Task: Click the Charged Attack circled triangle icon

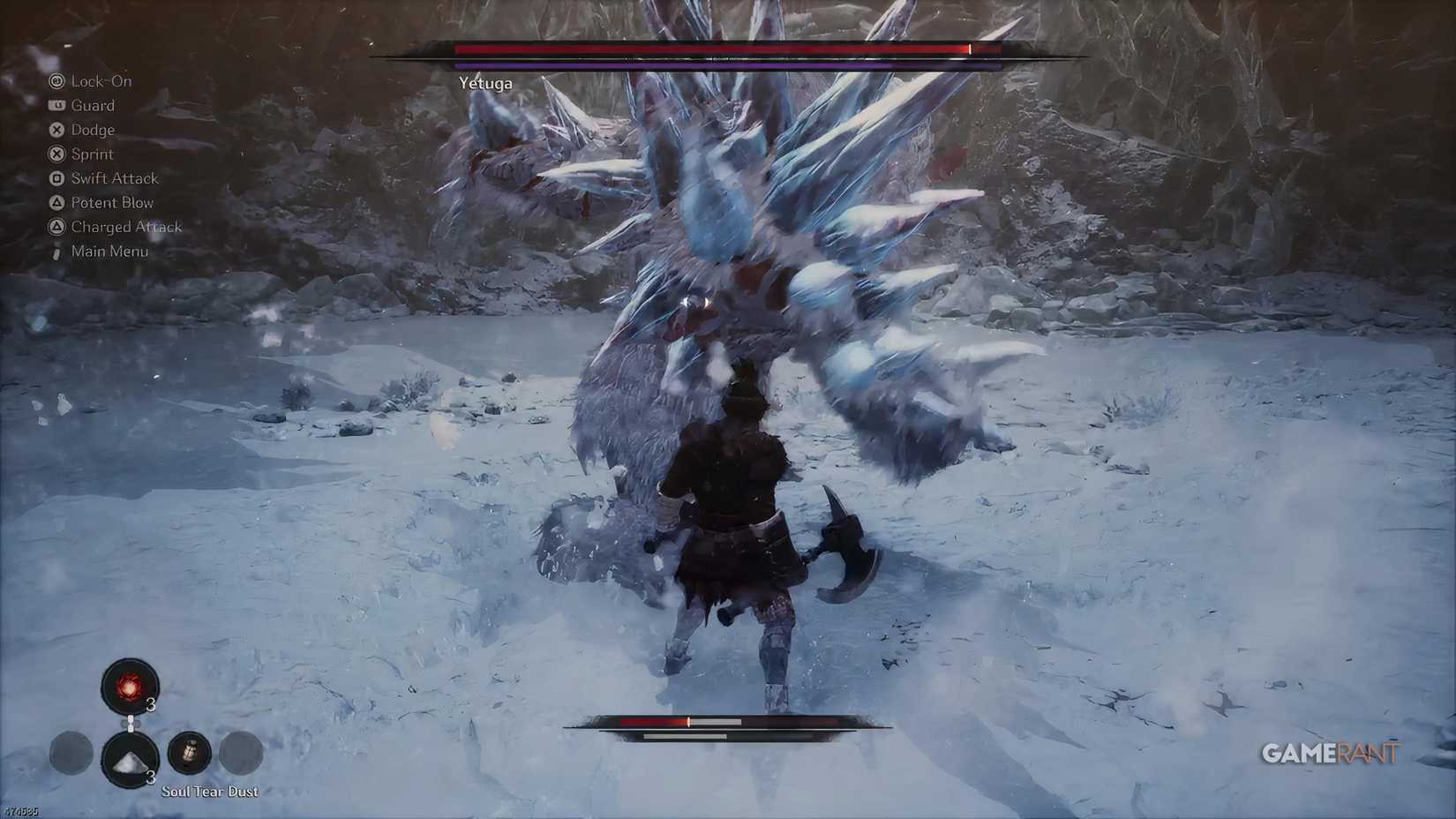Action: click(56, 226)
